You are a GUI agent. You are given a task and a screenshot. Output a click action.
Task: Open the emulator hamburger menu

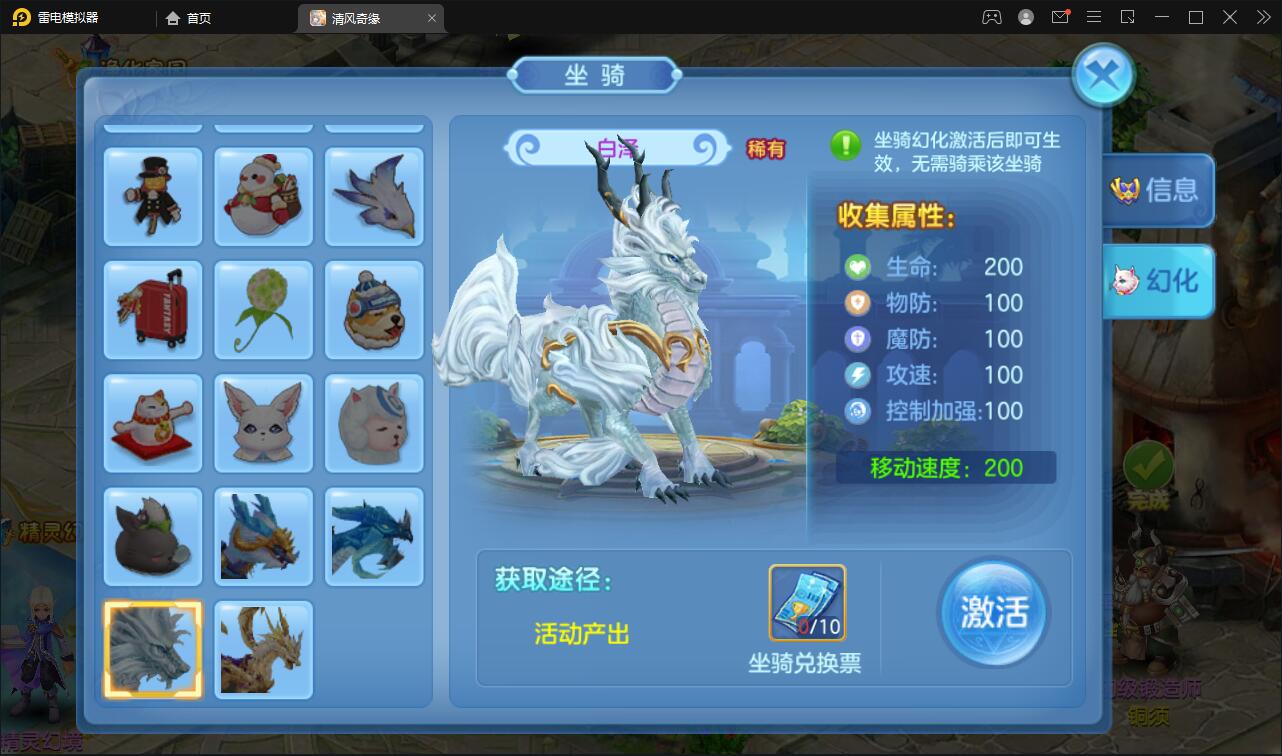click(x=1093, y=17)
